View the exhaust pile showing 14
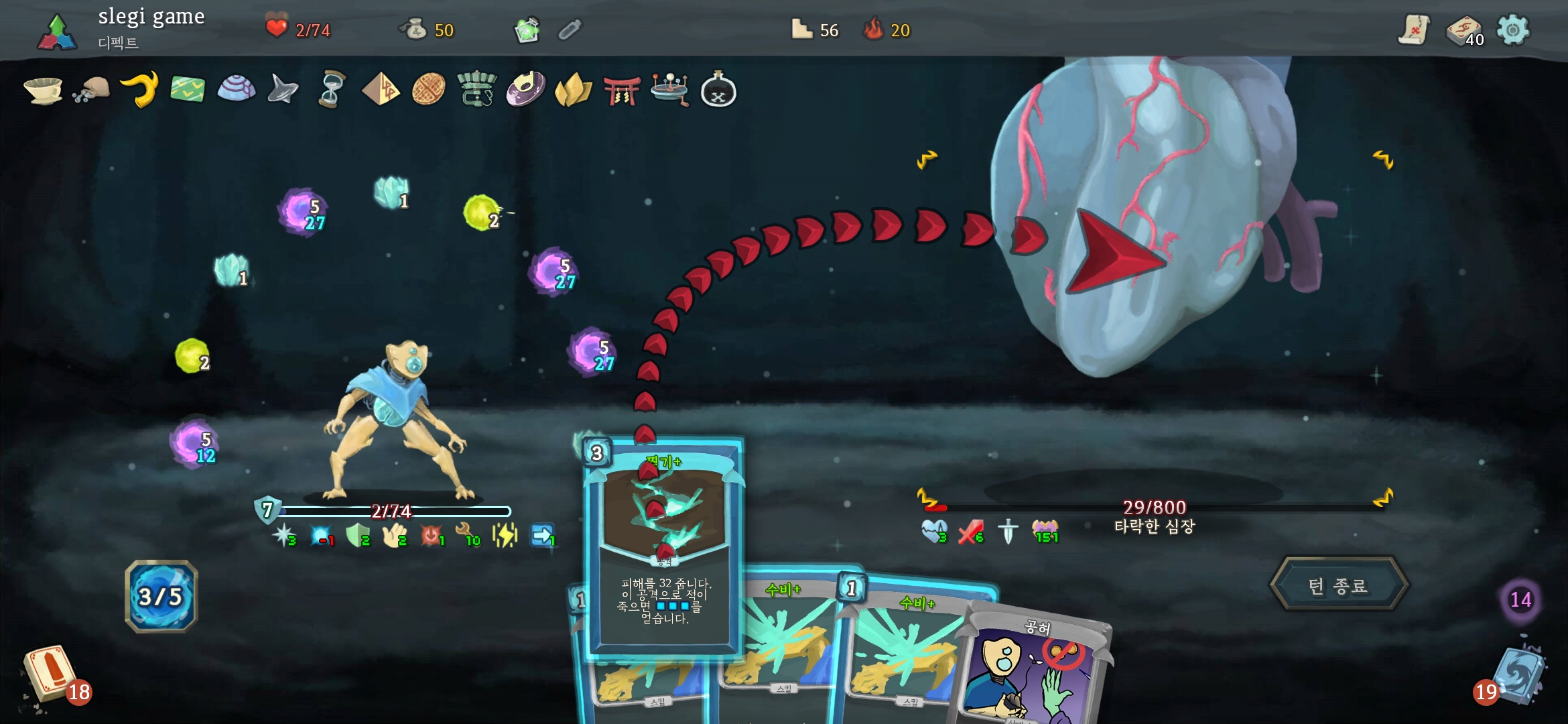The height and width of the screenshot is (724, 1568). point(1520,599)
